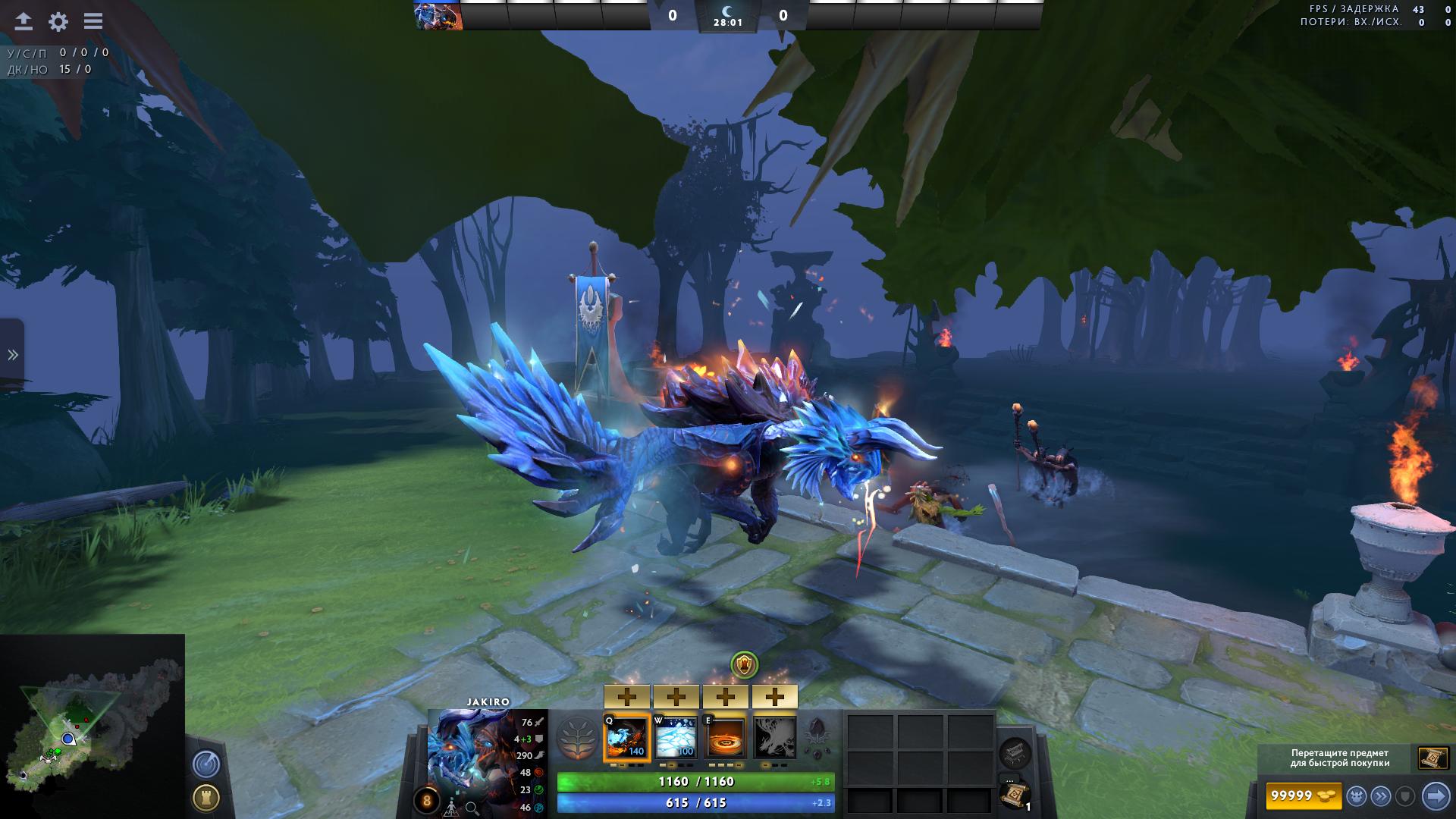The height and width of the screenshot is (819, 1456).
Task: Click the courier deliver arrow button
Action: pos(1436,795)
